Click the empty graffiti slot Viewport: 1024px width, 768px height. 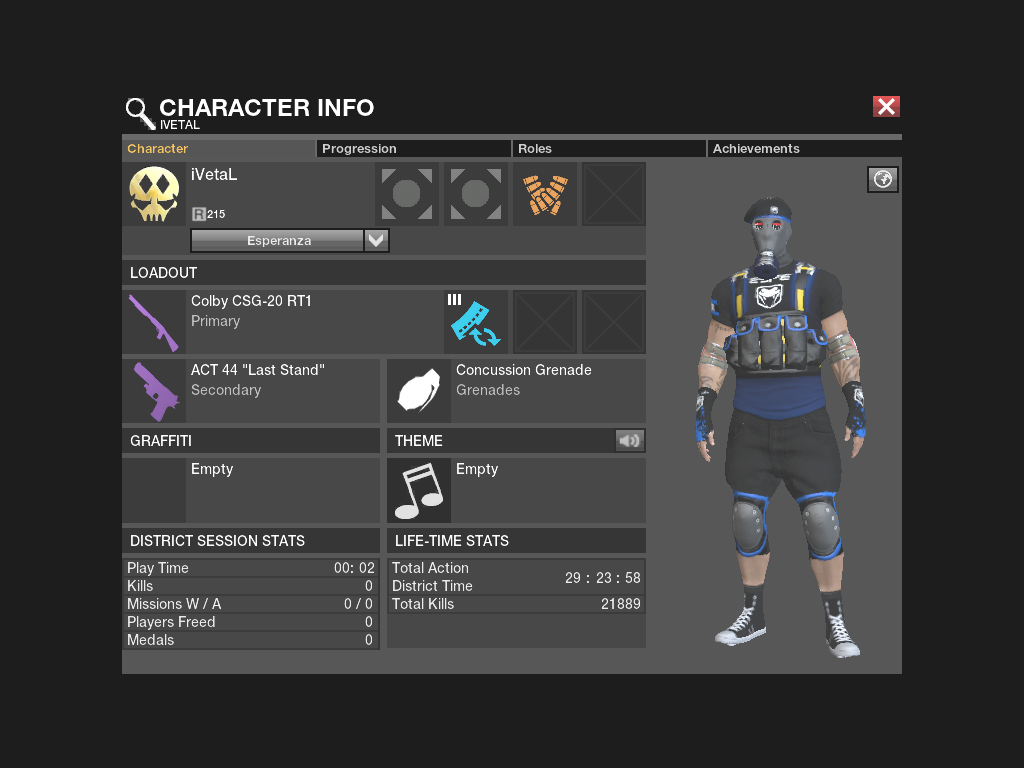coord(154,490)
